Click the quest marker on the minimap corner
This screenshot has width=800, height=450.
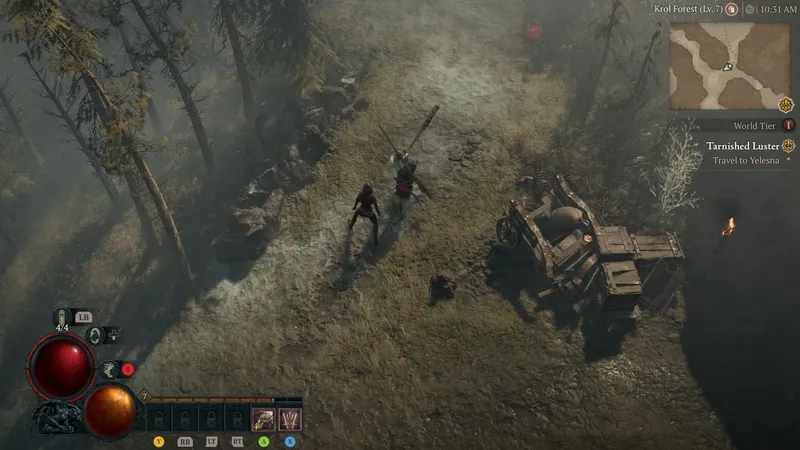(x=787, y=104)
